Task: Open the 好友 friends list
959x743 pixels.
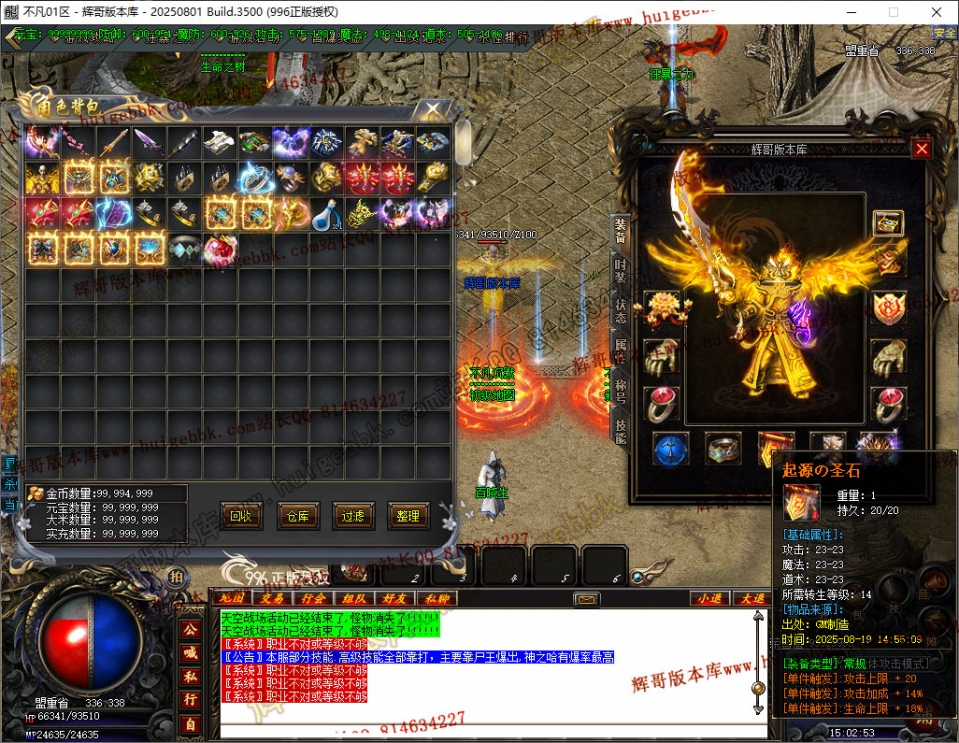Action: (396, 598)
